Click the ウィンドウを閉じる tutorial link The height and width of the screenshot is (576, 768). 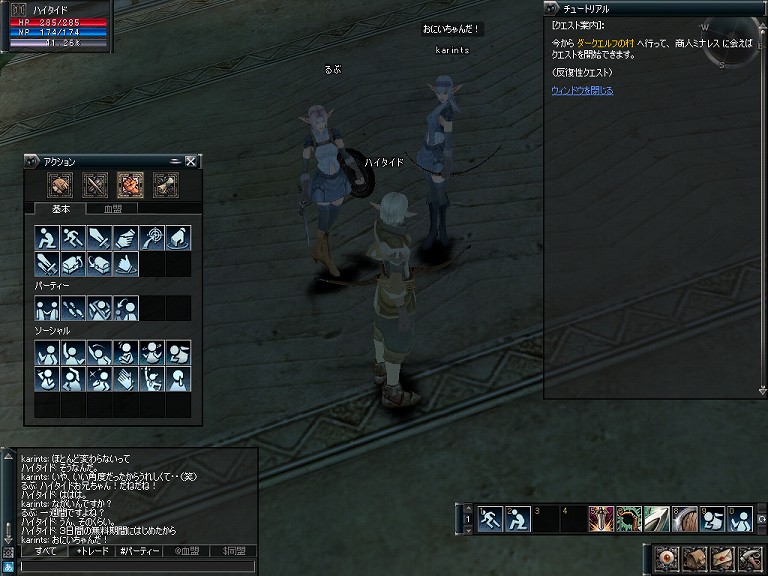pos(582,91)
